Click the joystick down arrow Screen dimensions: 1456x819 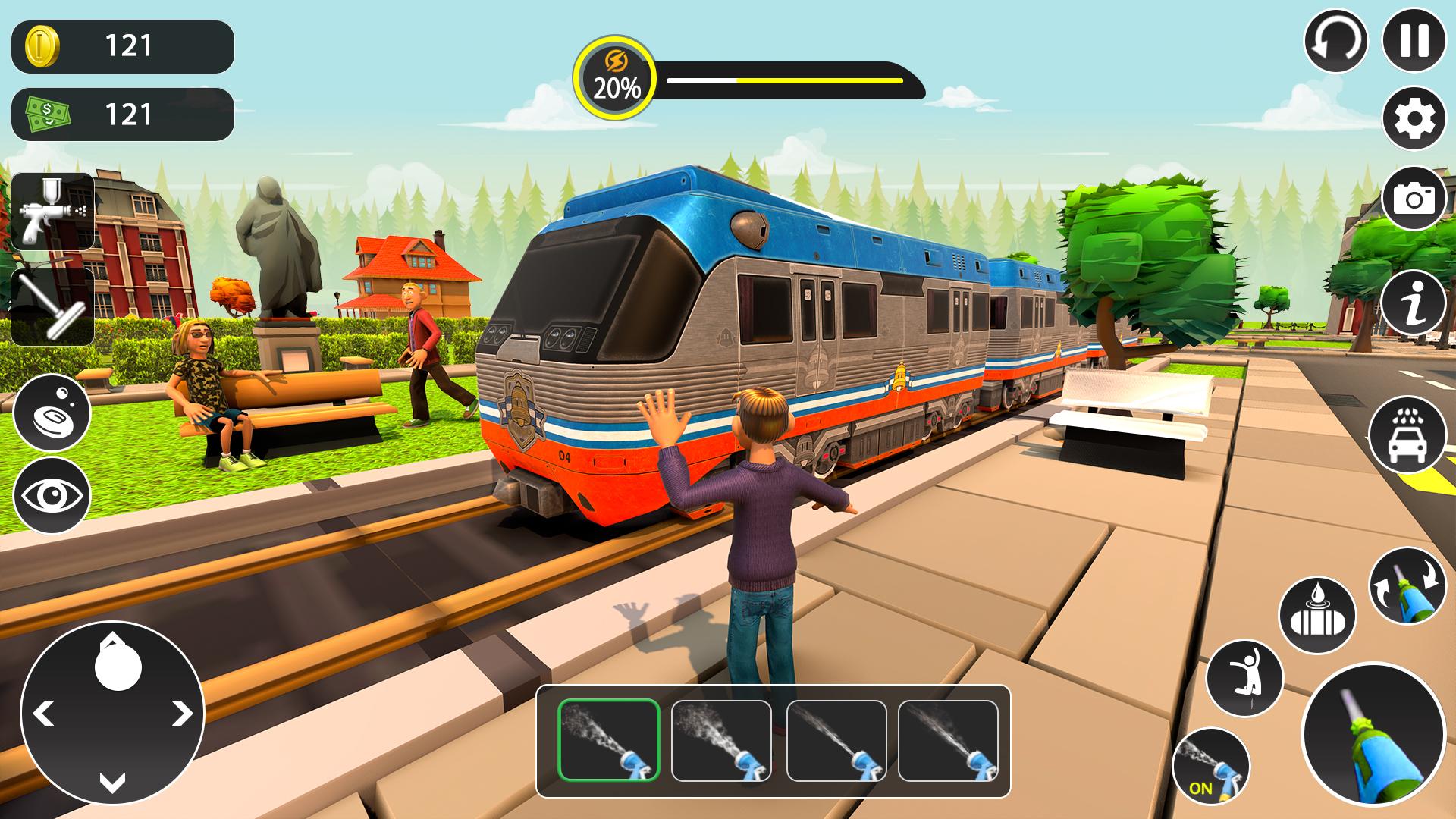tap(112, 783)
